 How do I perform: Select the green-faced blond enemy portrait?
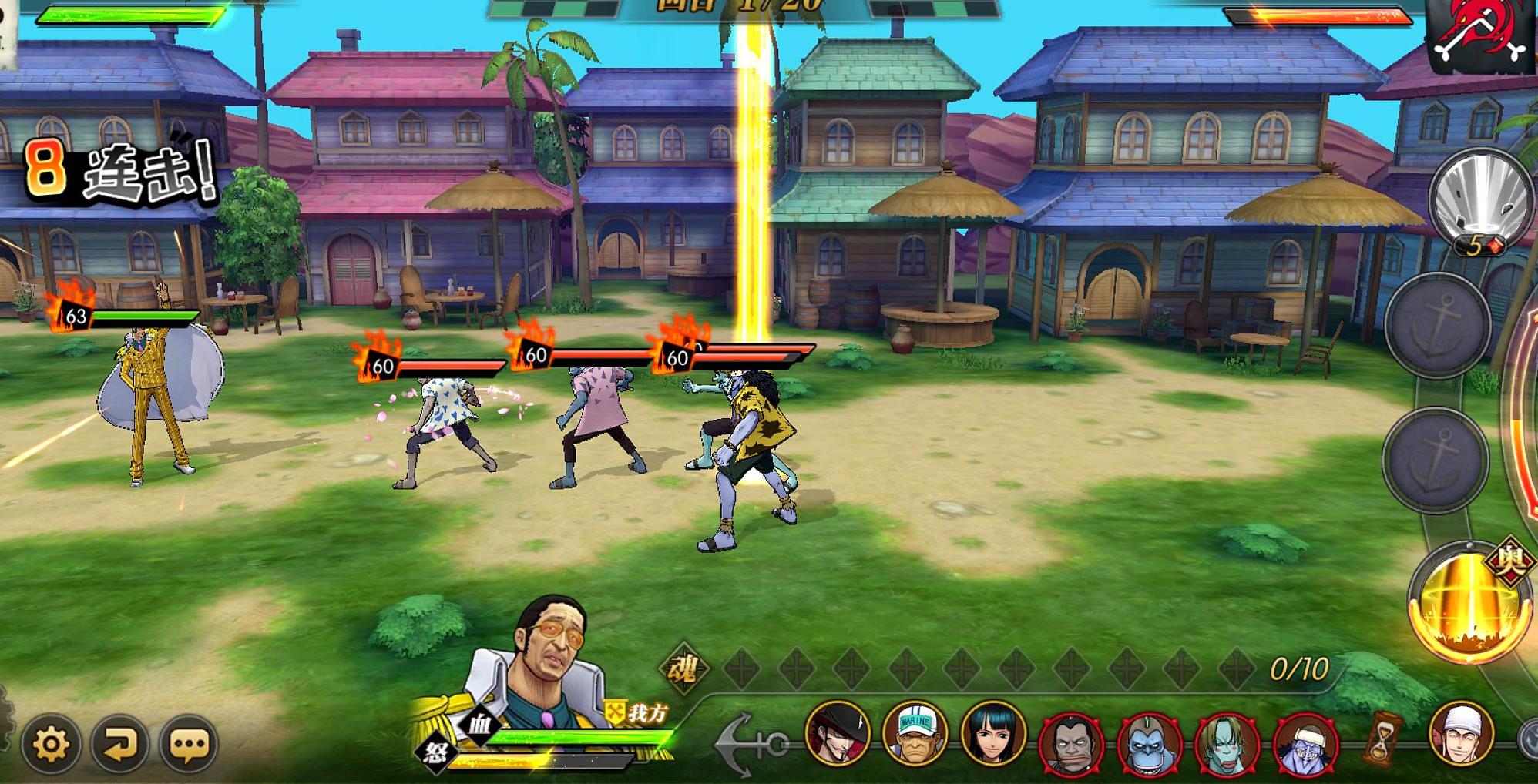[x=1227, y=743]
